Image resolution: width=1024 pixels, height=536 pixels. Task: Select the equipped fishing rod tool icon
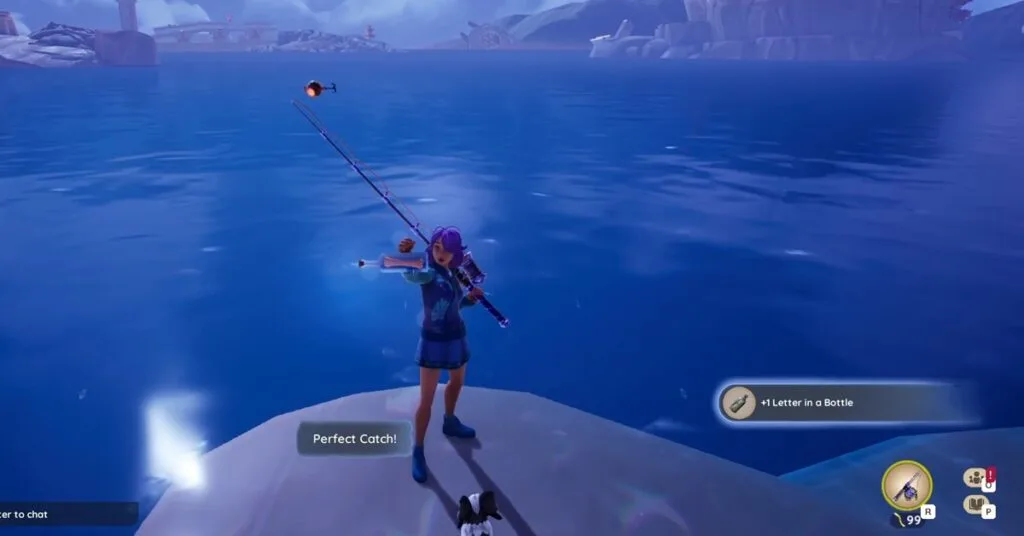(x=907, y=486)
